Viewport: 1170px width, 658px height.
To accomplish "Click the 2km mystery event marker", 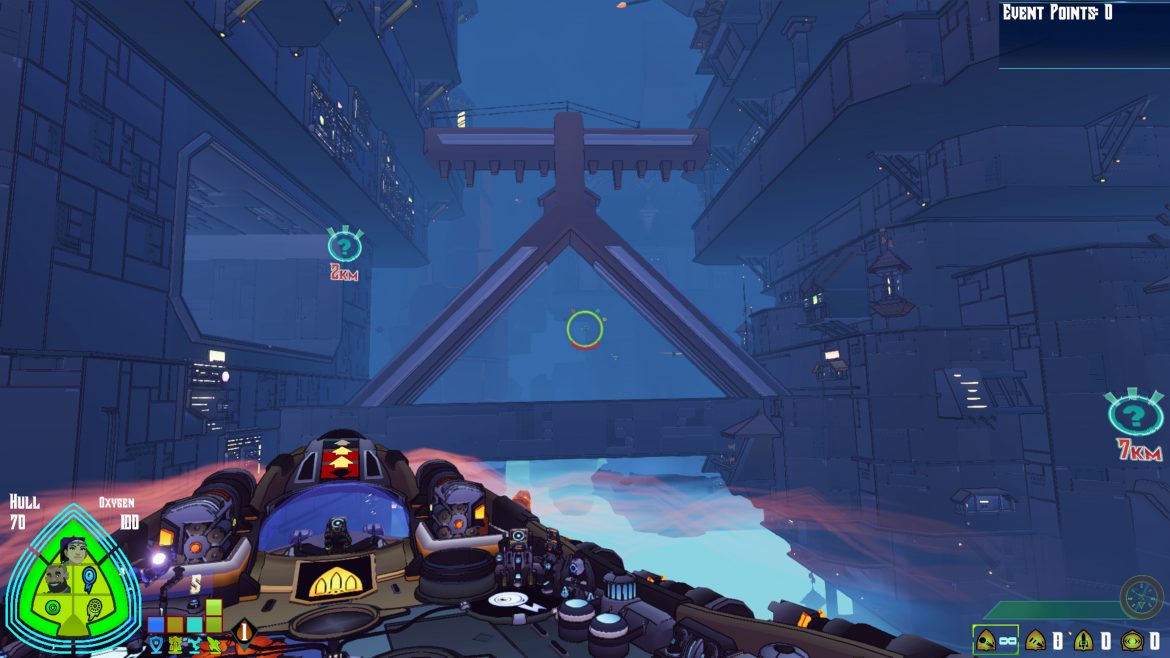I will pyautogui.click(x=344, y=245).
